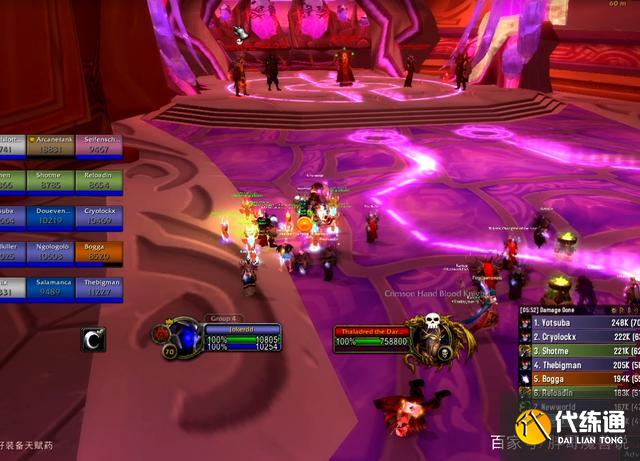The image size is (640, 461).
Task: Click the boss target portrait
Action: click(x=434, y=335)
